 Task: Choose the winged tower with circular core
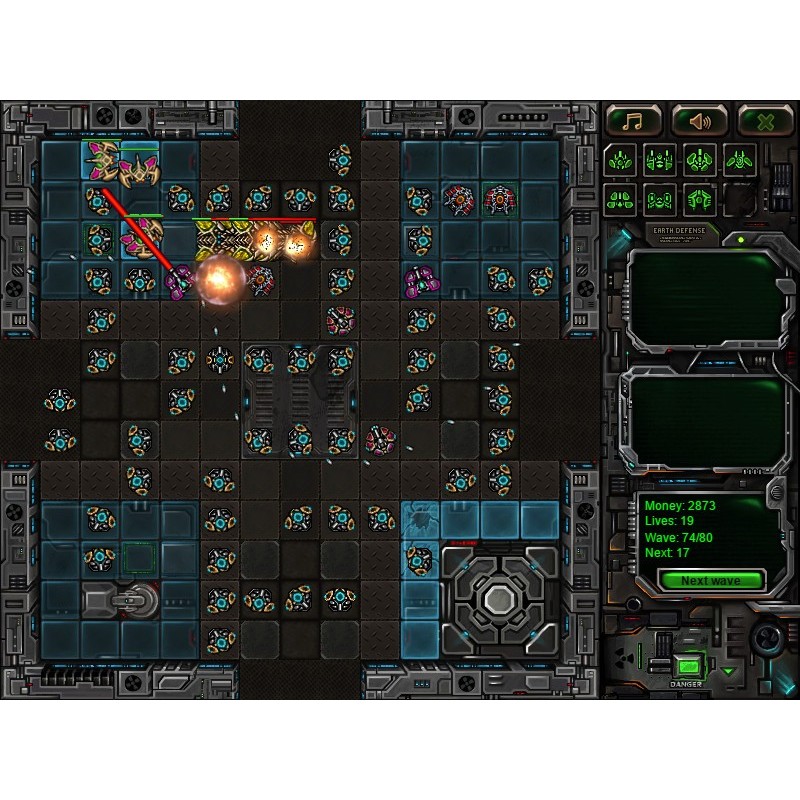point(741,159)
